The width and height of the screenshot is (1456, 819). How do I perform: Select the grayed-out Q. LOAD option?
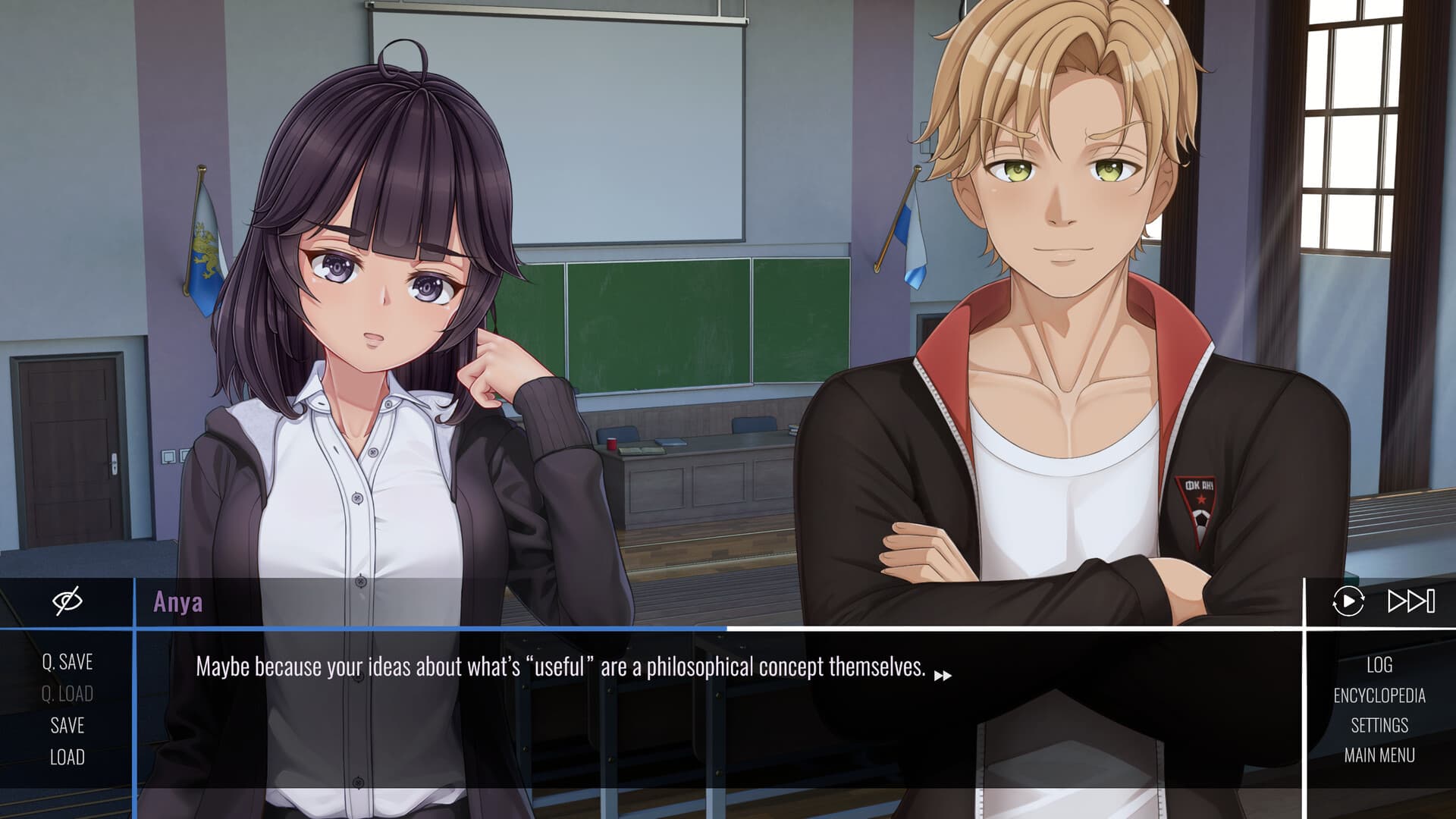point(67,694)
